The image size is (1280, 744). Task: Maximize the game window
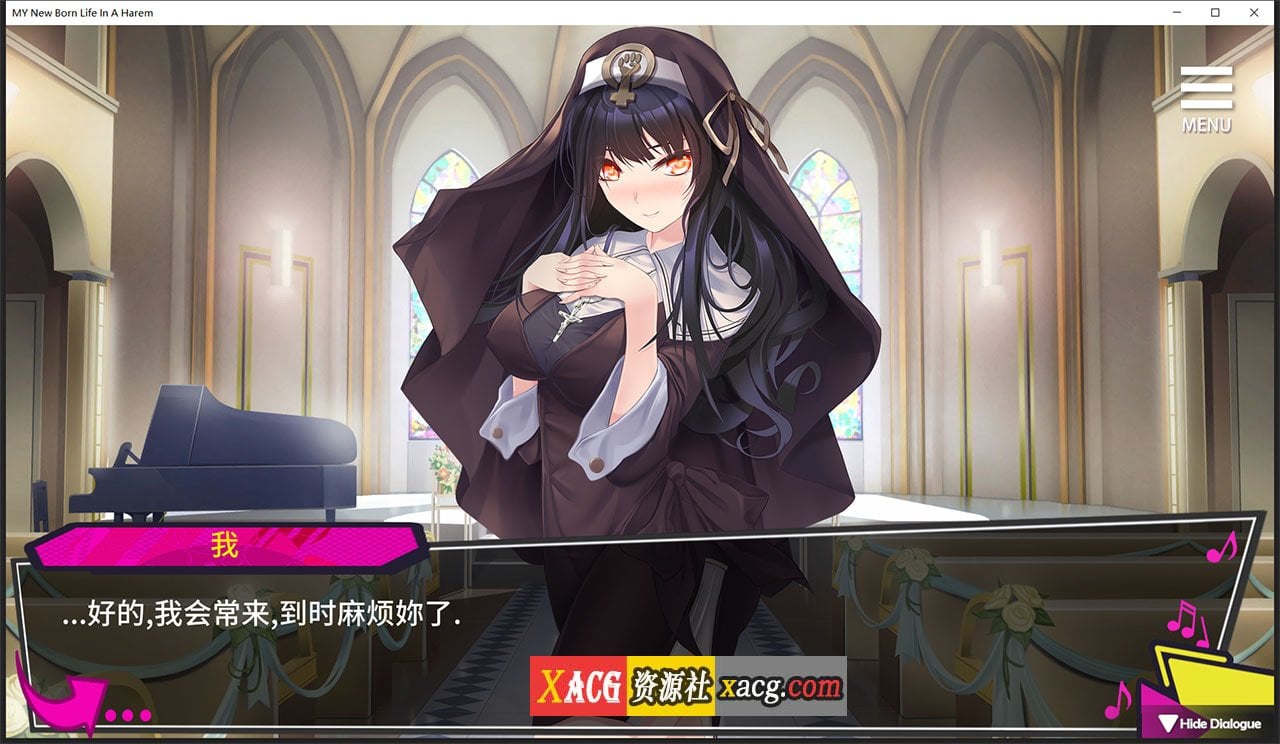[x=1213, y=12]
